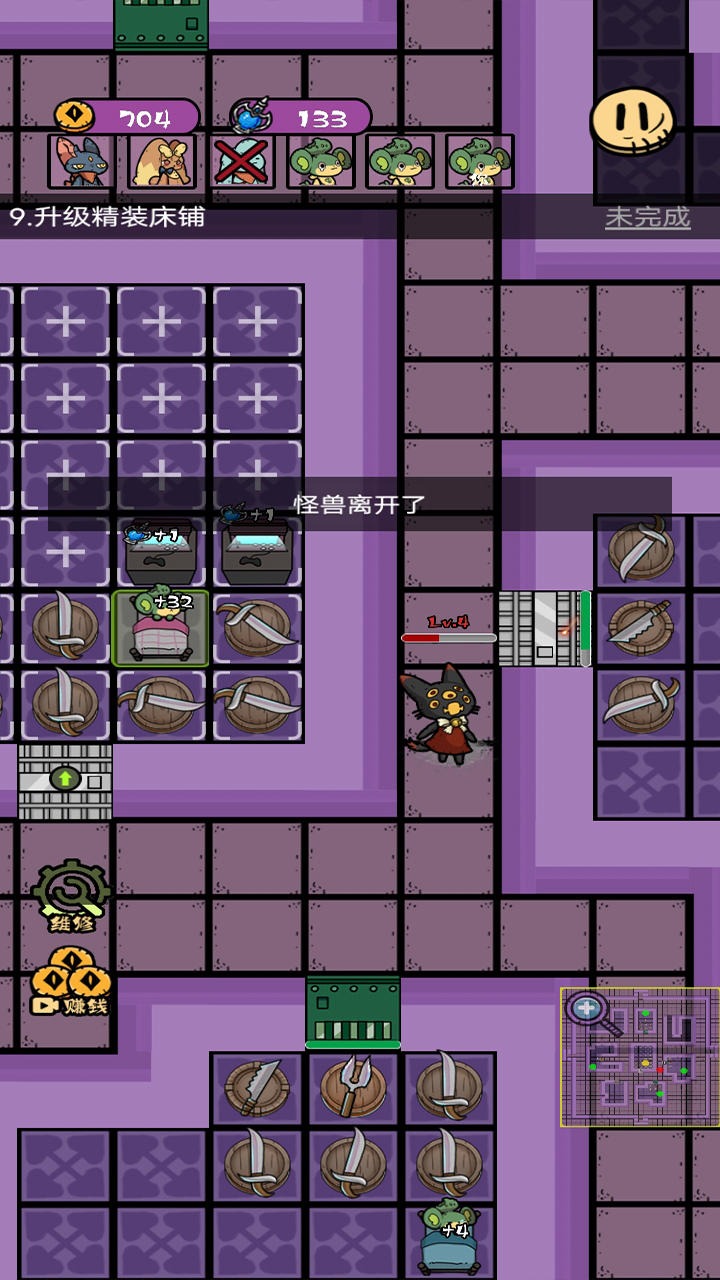Click the green arrow door upgrade icon

point(65,778)
